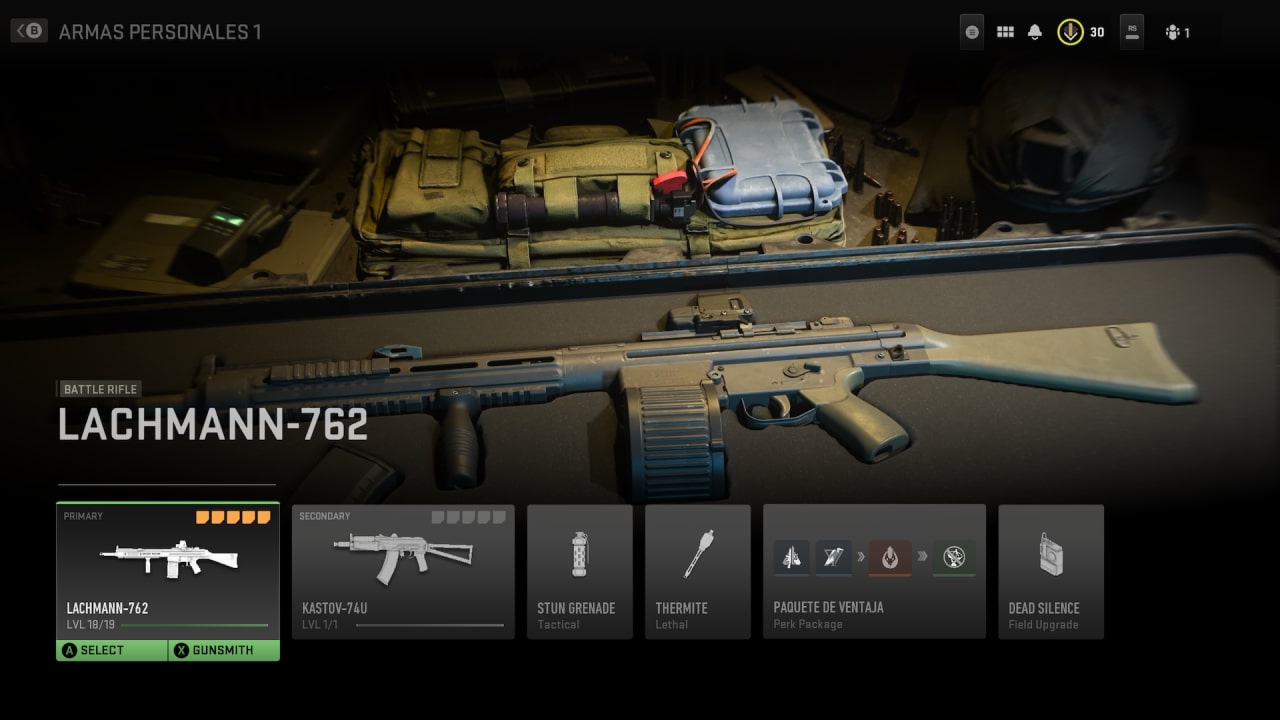Open the Thermite lethal slot
Viewport: 1280px width, 720px height.
click(x=697, y=571)
